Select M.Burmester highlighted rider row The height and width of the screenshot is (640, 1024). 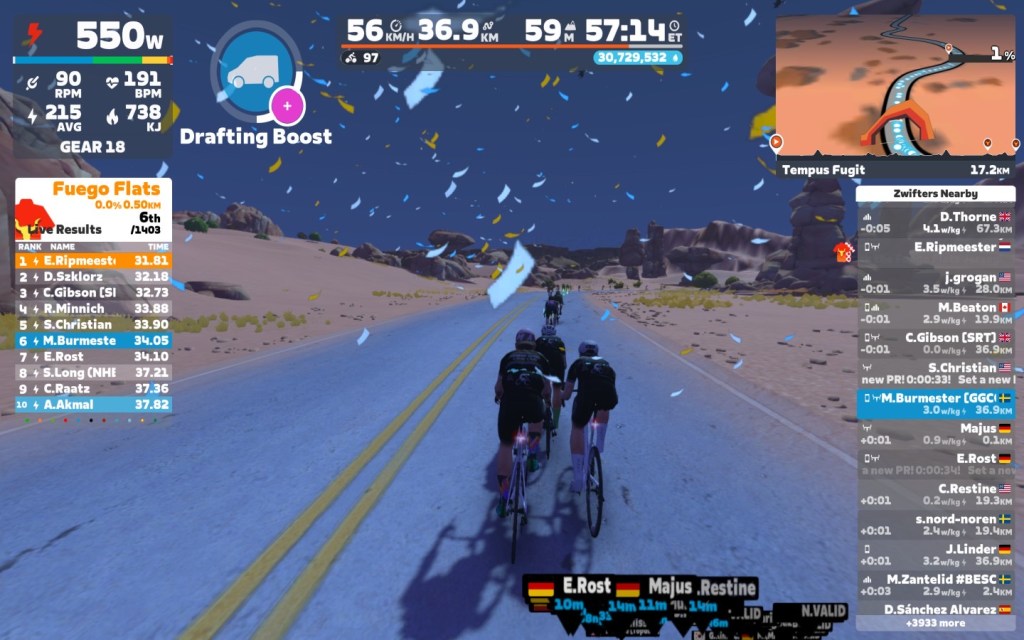(x=936, y=404)
